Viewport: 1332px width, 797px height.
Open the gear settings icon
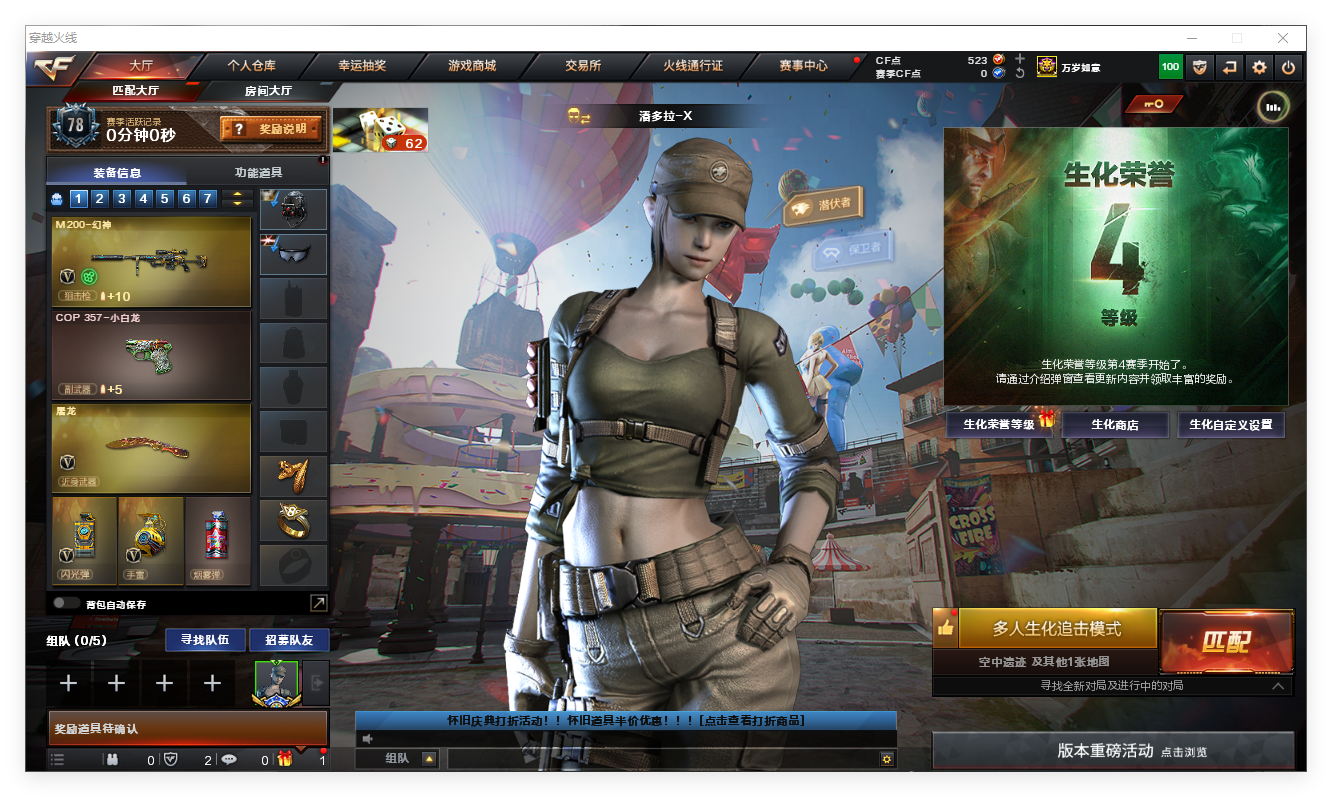(x=1259, y=67)
